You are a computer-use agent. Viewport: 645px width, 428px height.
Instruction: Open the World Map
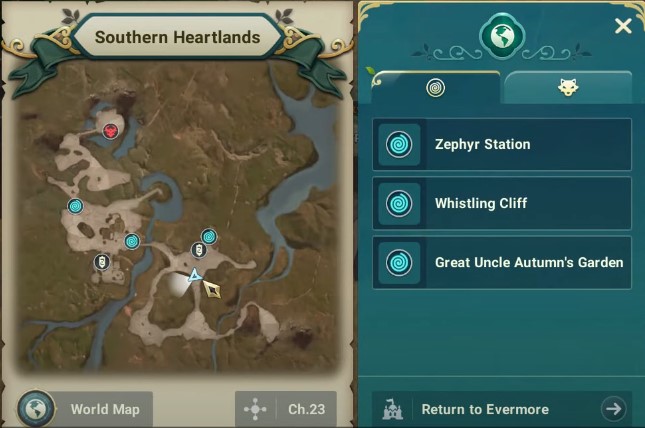[x=85, y=409]
